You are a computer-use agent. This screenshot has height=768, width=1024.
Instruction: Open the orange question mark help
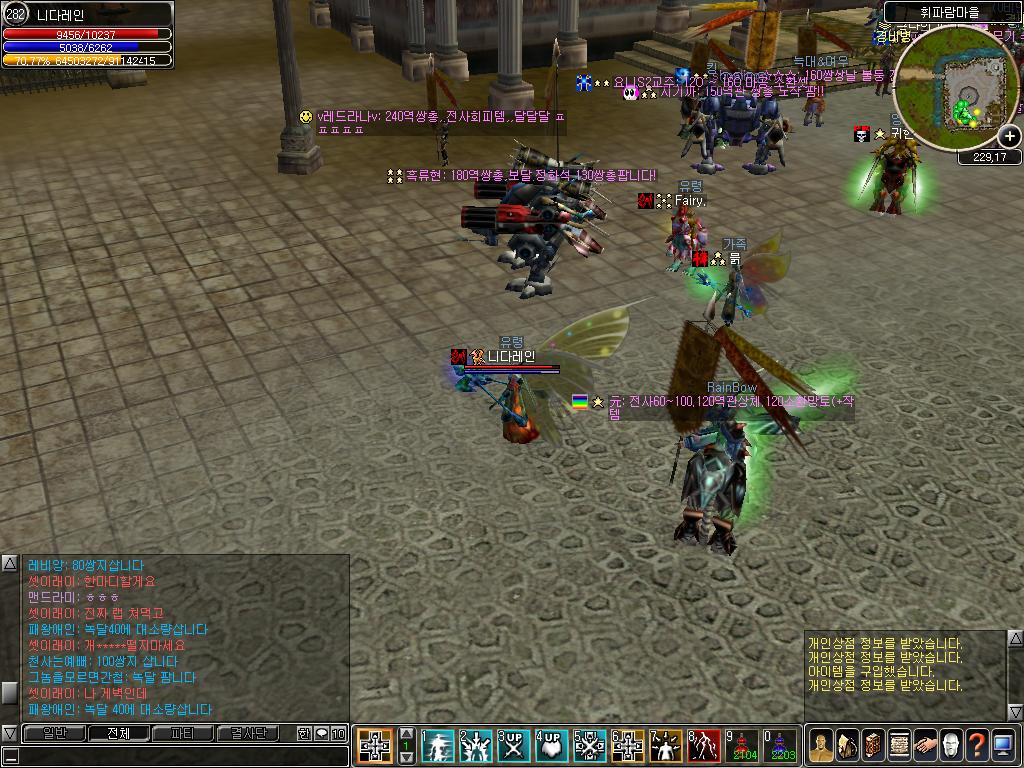point(977,745)
